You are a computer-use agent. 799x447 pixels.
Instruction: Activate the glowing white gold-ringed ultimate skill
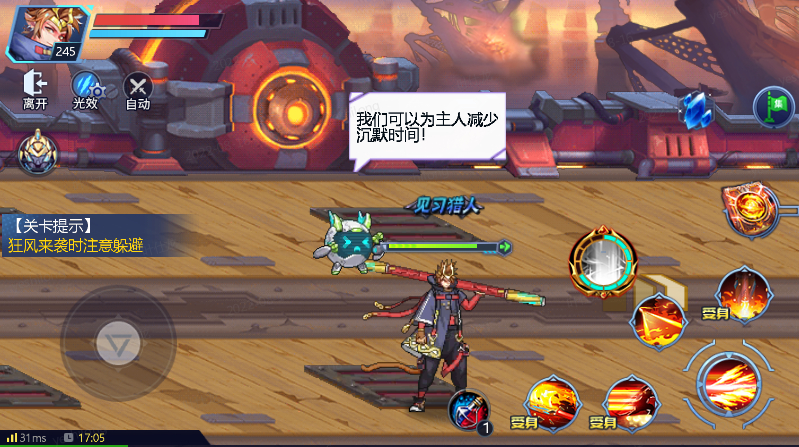pyautogui.click(x=601, y=262)
